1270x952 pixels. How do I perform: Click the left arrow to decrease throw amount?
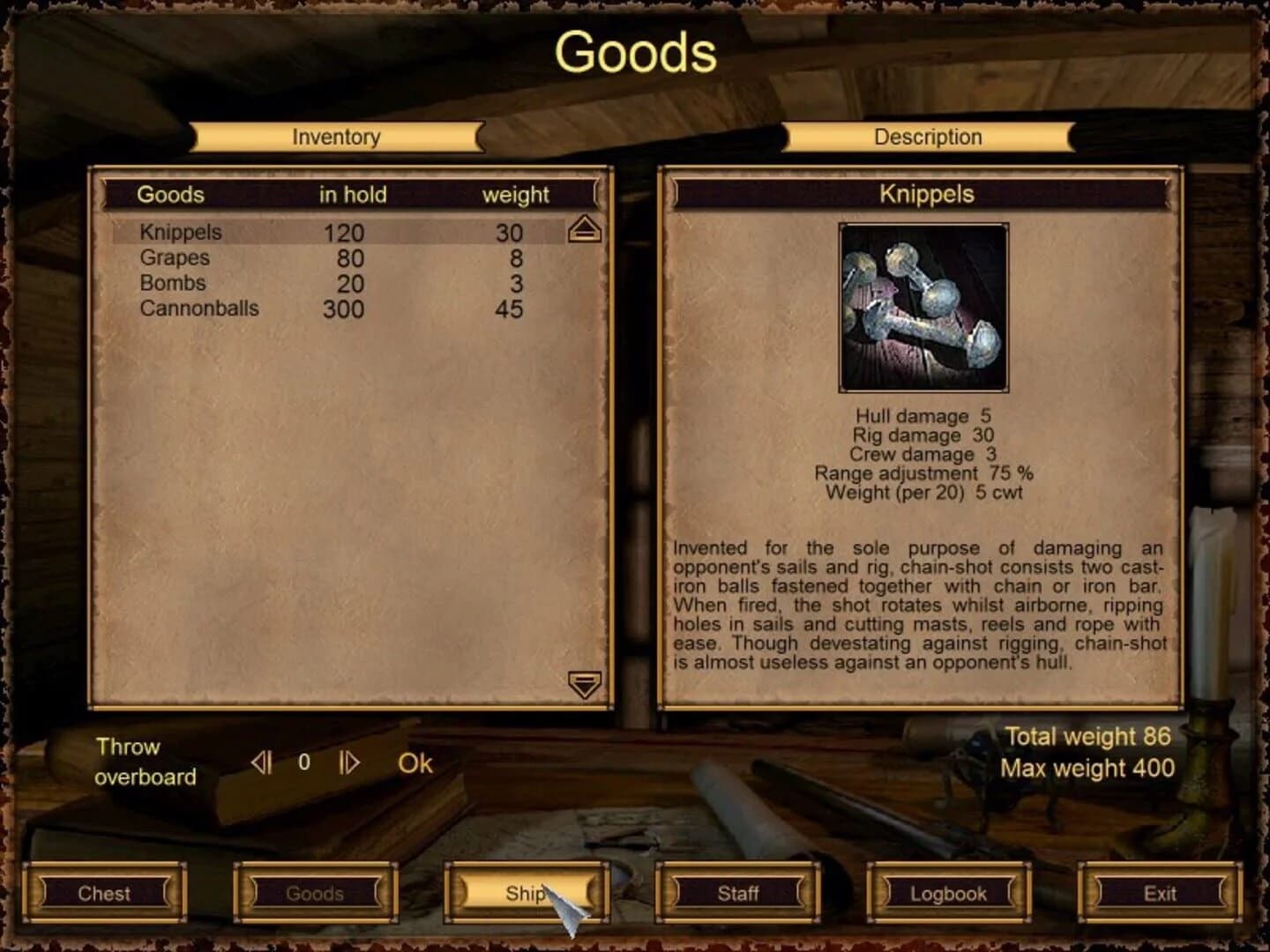[x=261, y=763]
